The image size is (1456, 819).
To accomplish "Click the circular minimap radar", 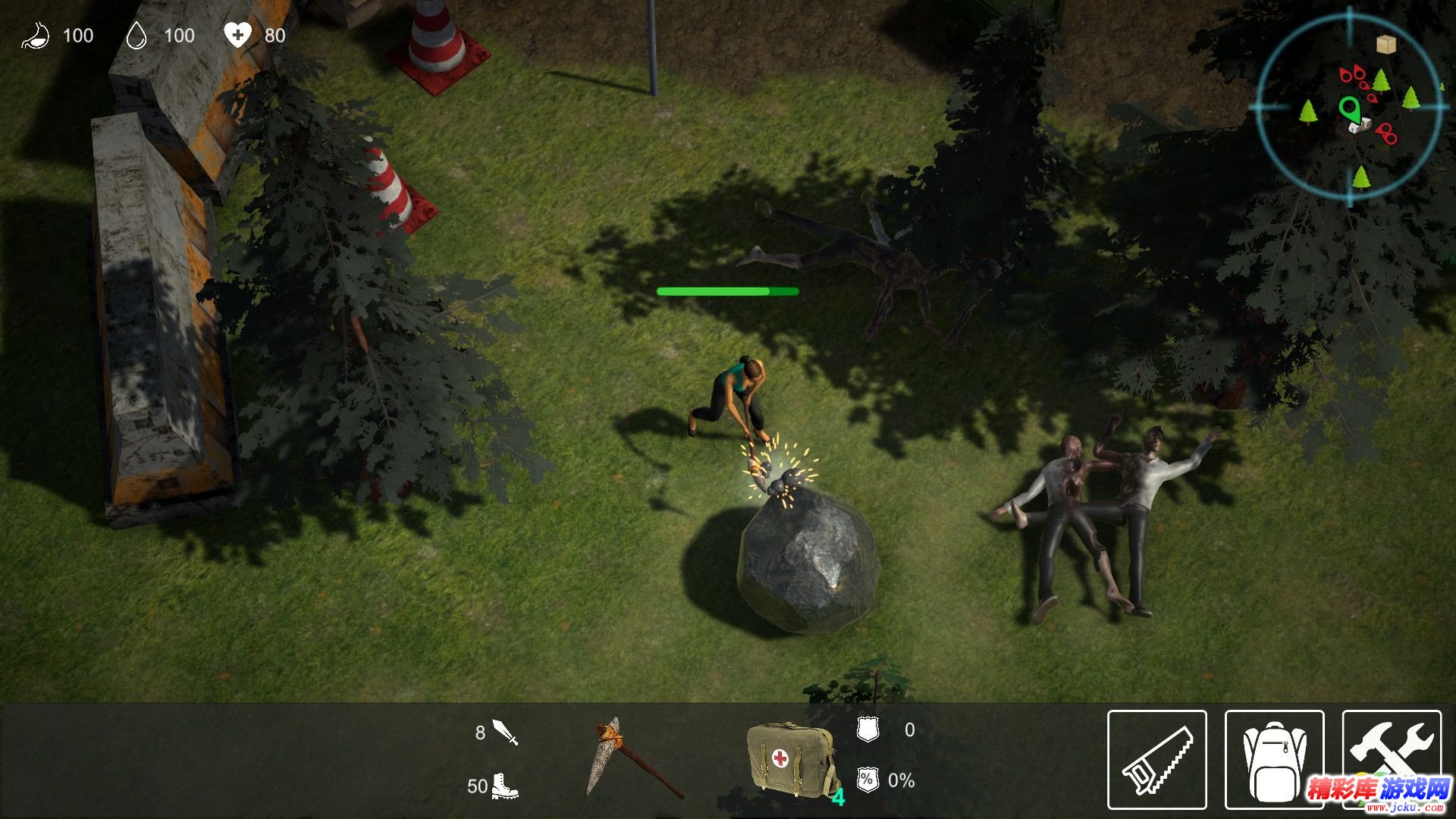I will [x=1349, y=108].
